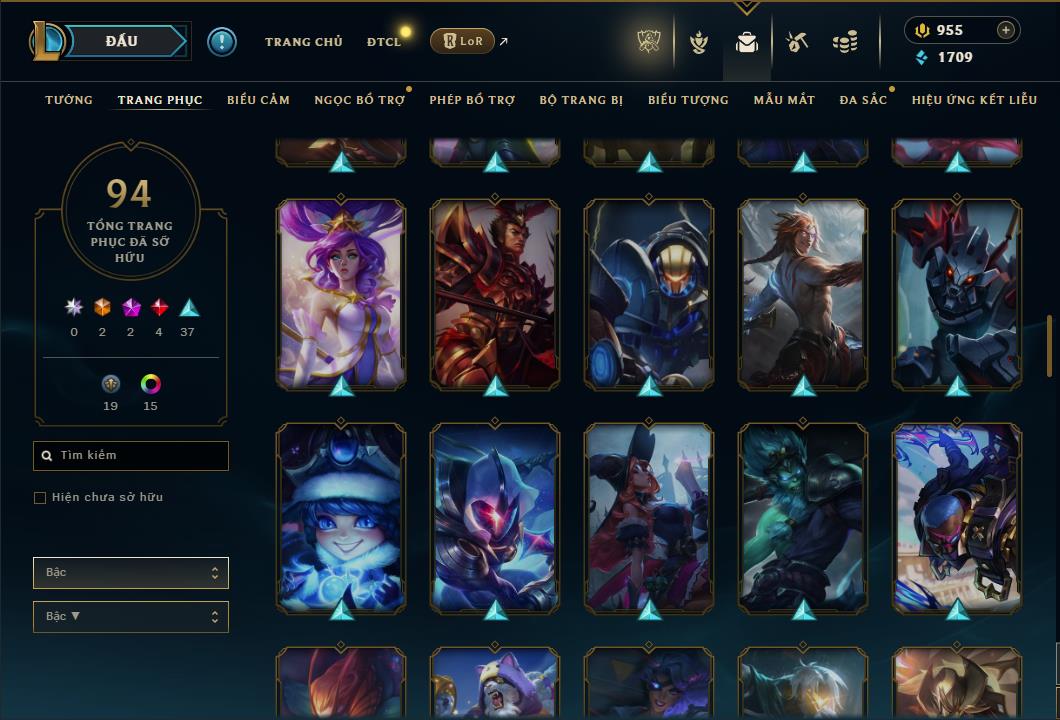Screen dimensions: 1060x720
Task: Open the BIỂU TƯỢNG tab
Action: (x=688, y=100)
